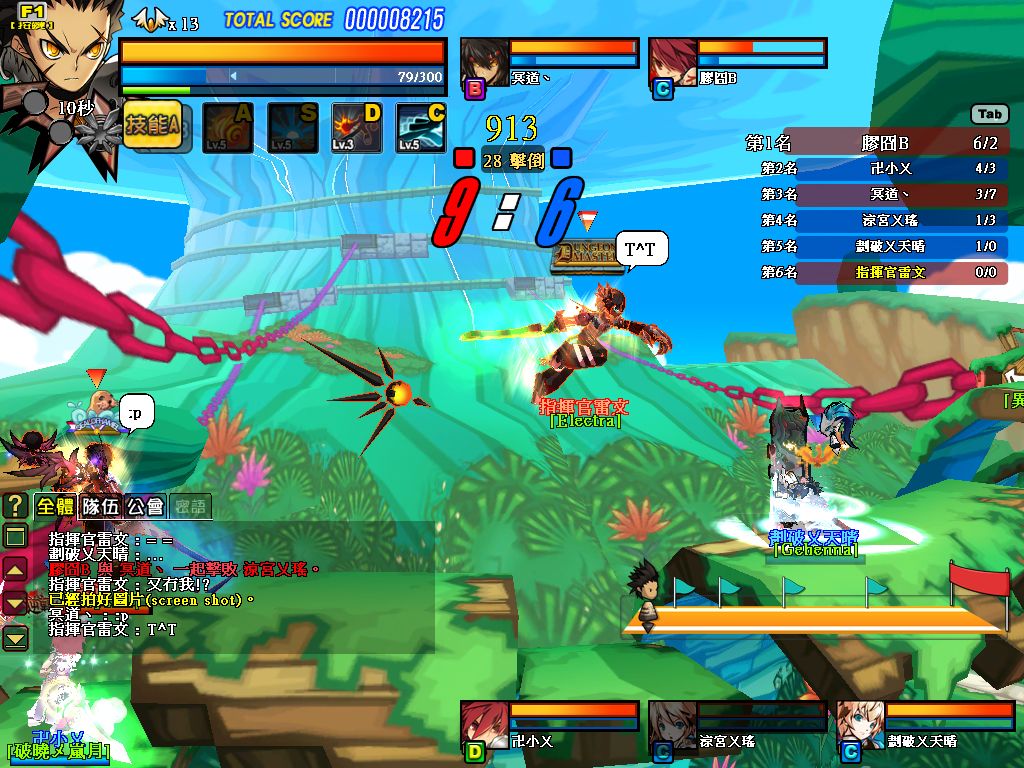Use the S-key skill icon
Screen dimensions: 1024x768
pyautogui.click(x=292, y=127)
